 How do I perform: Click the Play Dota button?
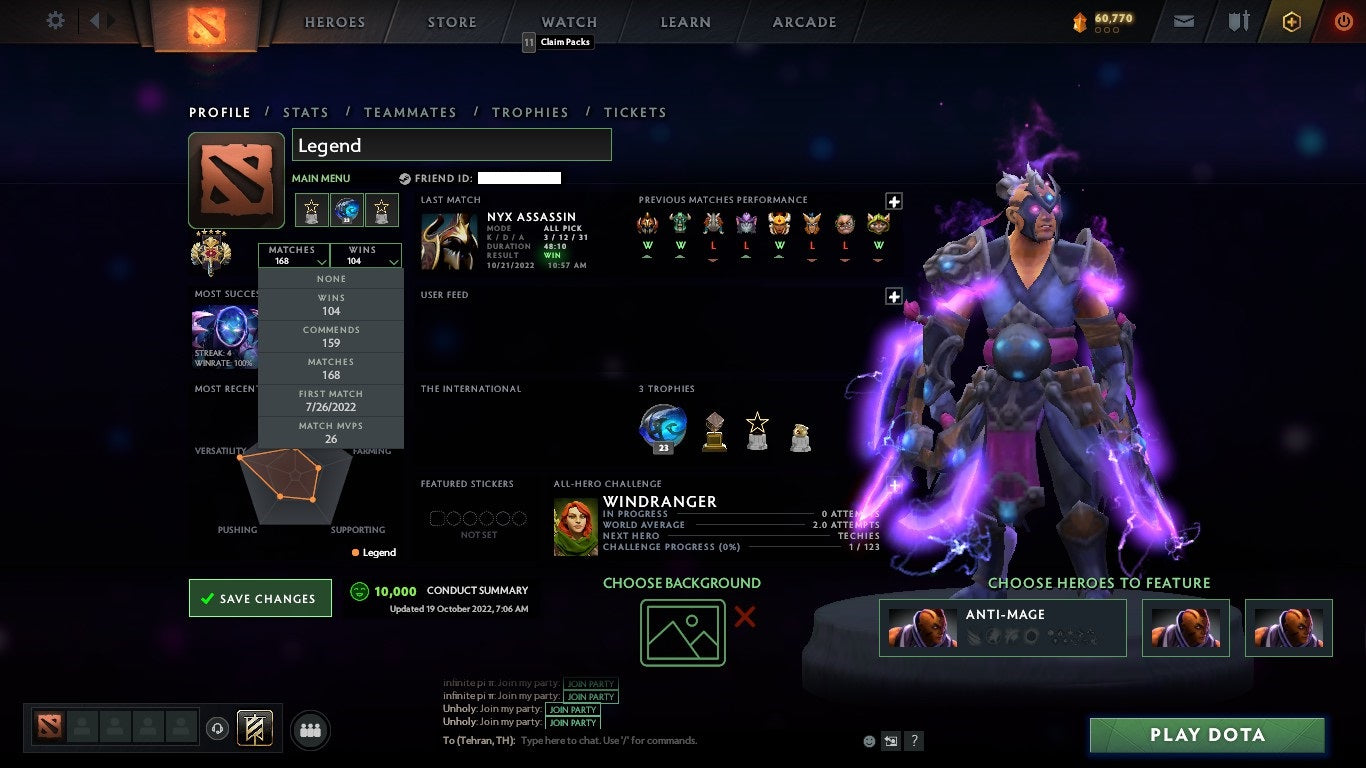1207,734
